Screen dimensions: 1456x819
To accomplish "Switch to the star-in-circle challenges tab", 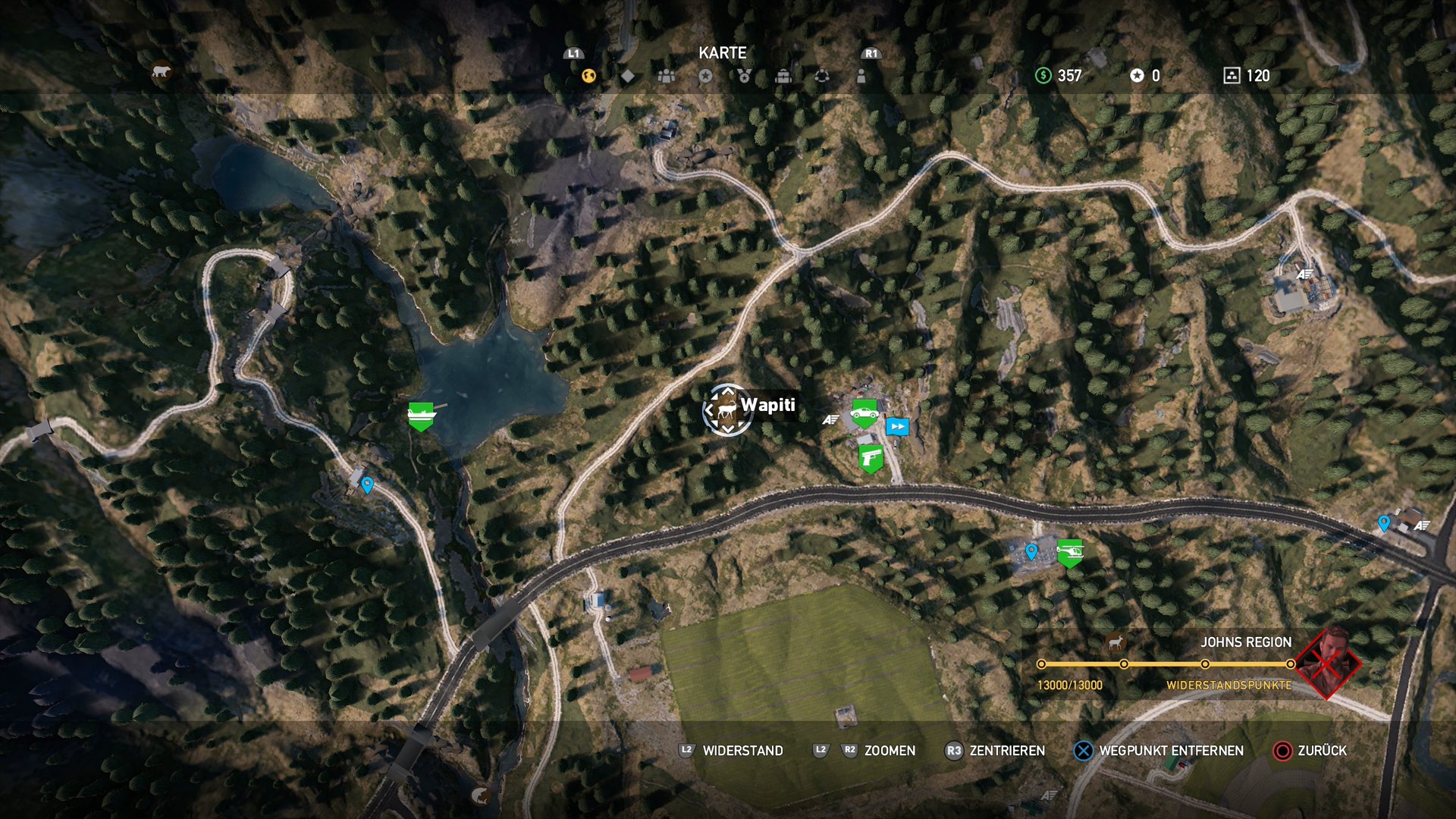I will point(705,76).
